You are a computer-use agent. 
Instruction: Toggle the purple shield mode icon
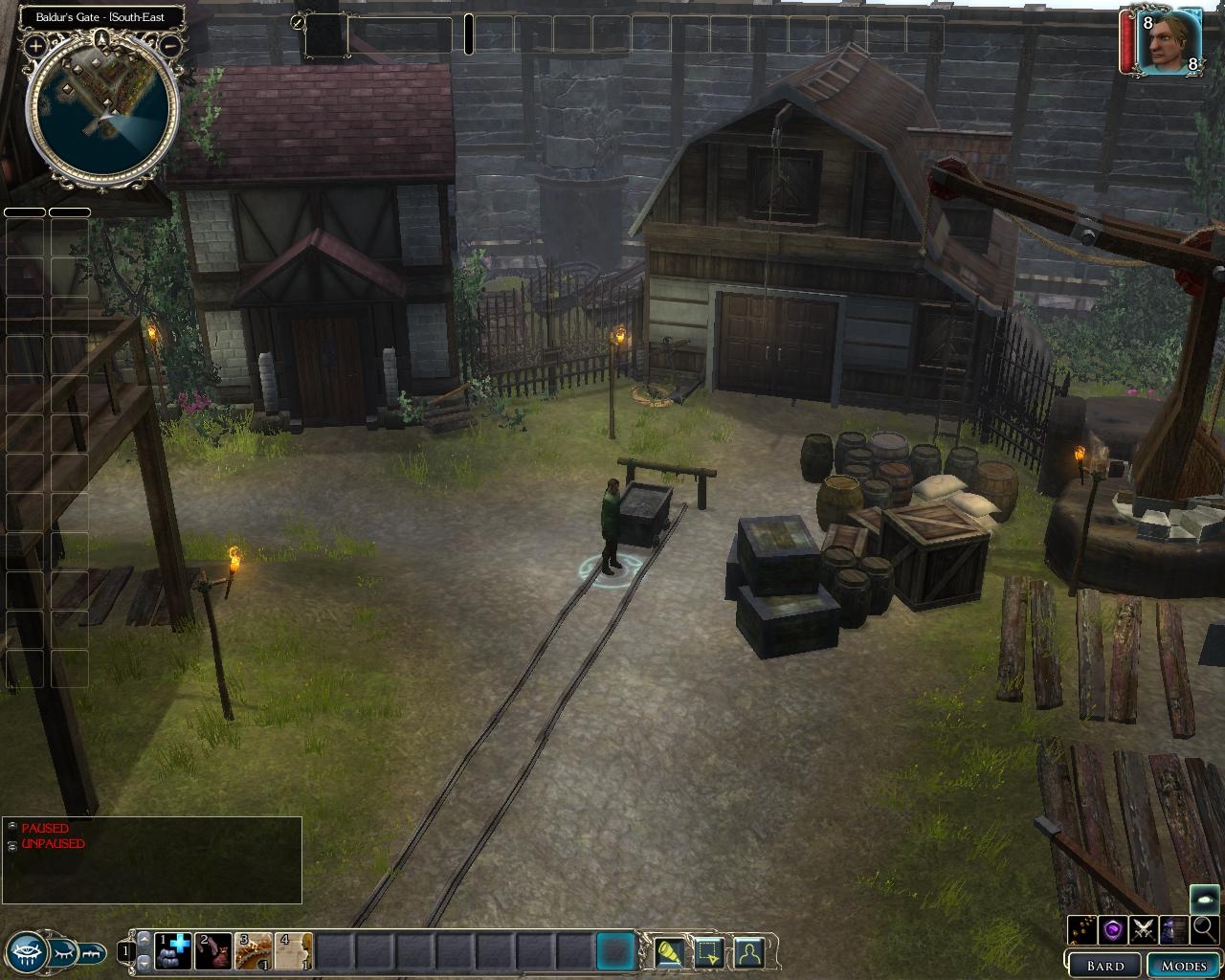1113,928
